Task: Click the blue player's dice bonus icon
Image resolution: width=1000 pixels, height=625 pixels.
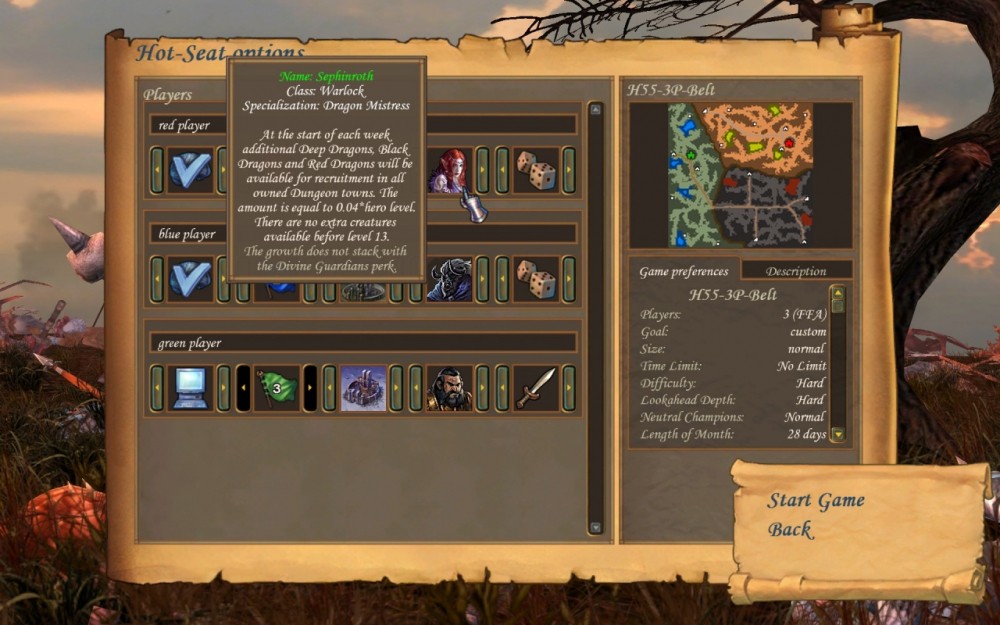Action: (x=535, y=279)
